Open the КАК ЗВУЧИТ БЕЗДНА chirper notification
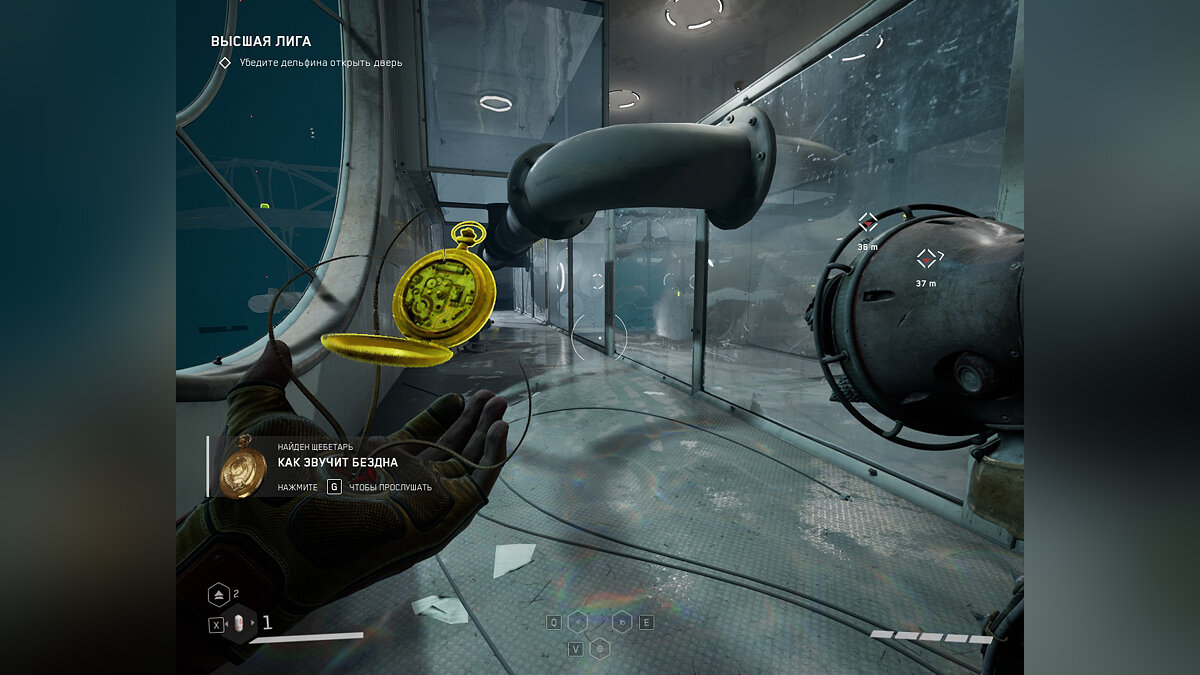The width and height of the screenshot is (1200, 675). tap(338, 462)
